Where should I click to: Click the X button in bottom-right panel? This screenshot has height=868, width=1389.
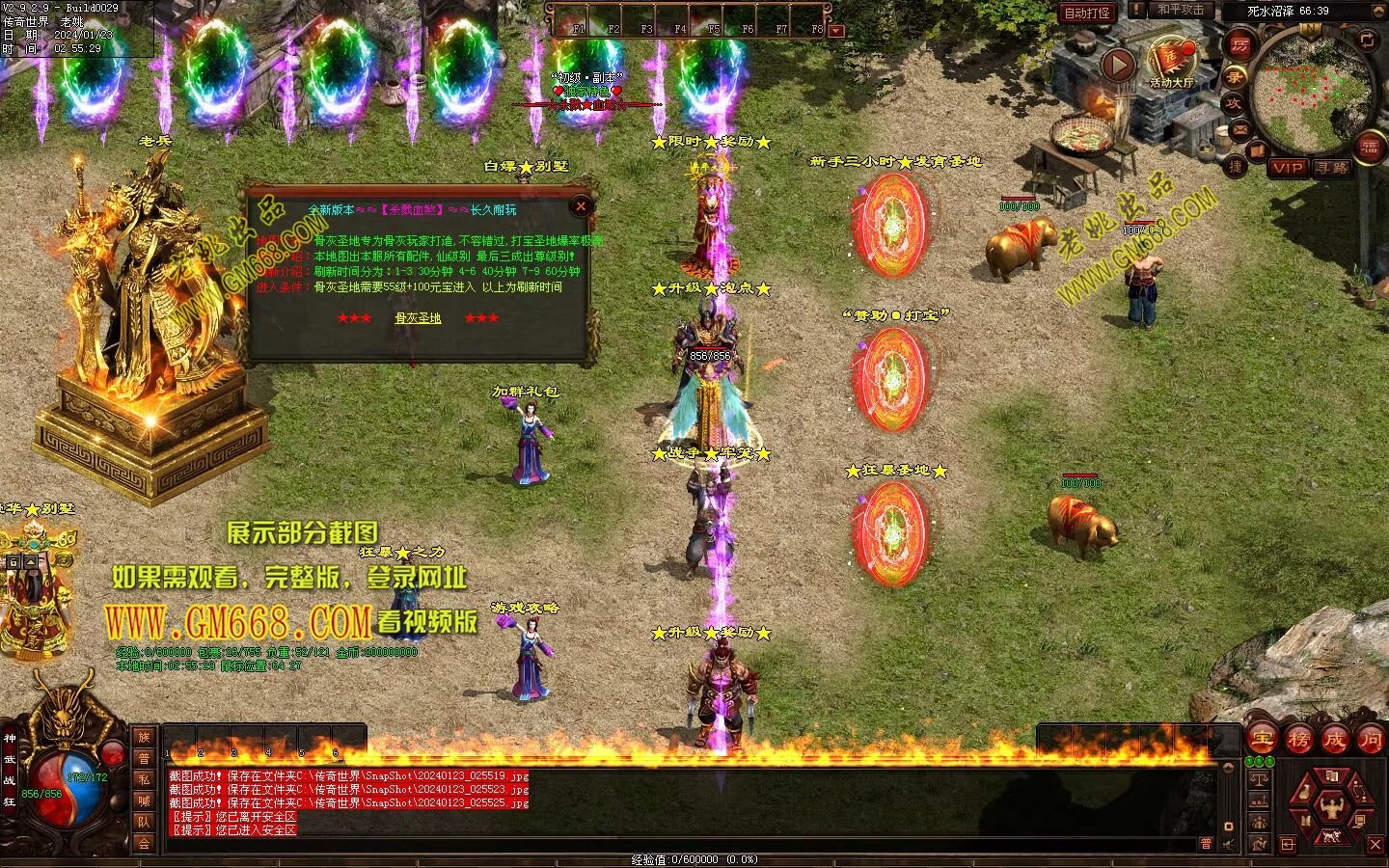click(x=1375, y=845)
